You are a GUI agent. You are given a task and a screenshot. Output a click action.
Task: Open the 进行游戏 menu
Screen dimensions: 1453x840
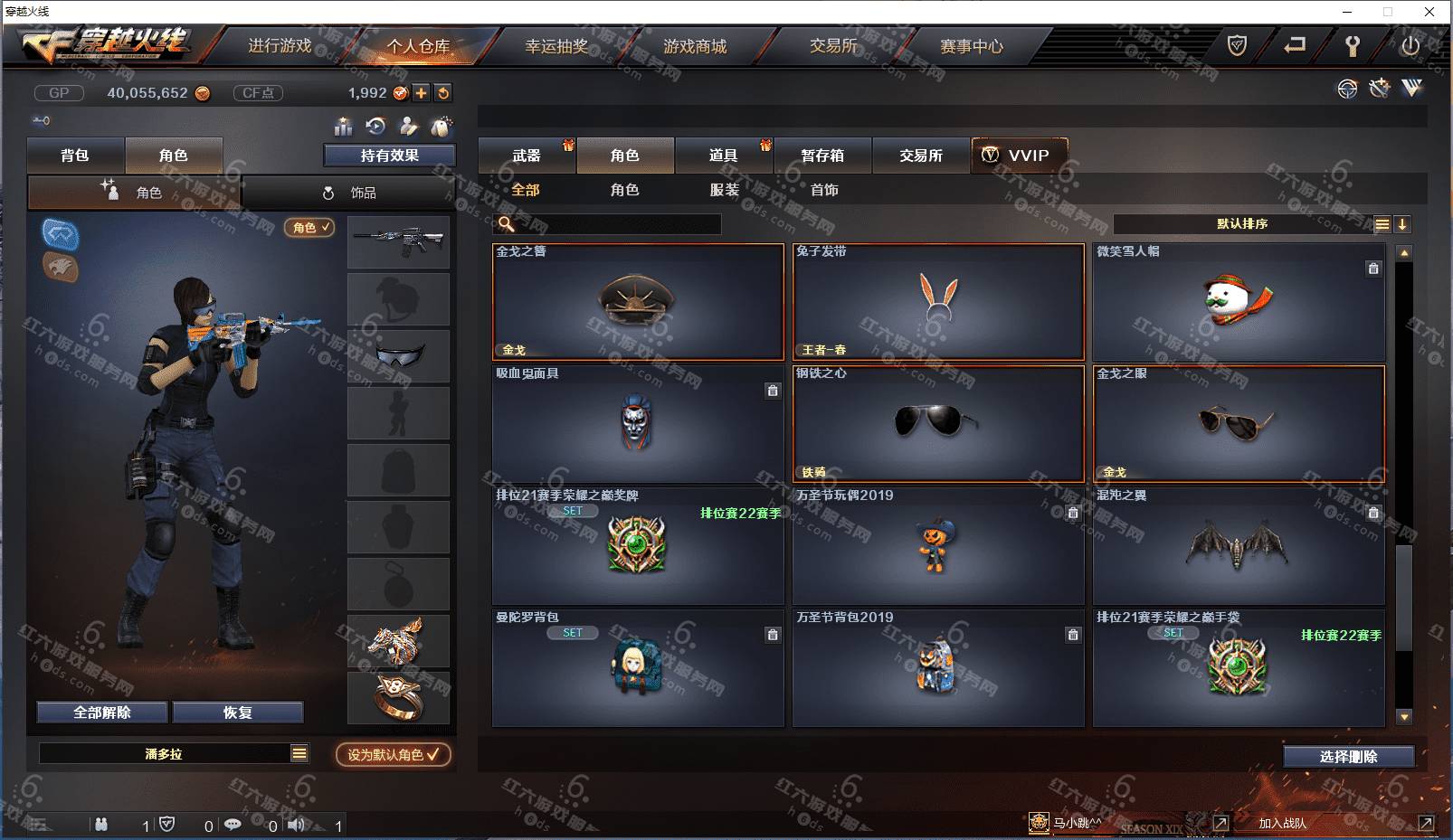[x=280, y=46]
